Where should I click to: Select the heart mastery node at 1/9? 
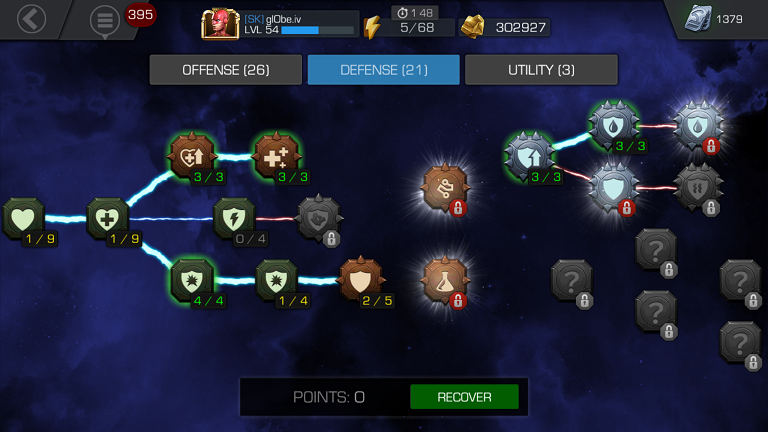click(x=23, y=218)
